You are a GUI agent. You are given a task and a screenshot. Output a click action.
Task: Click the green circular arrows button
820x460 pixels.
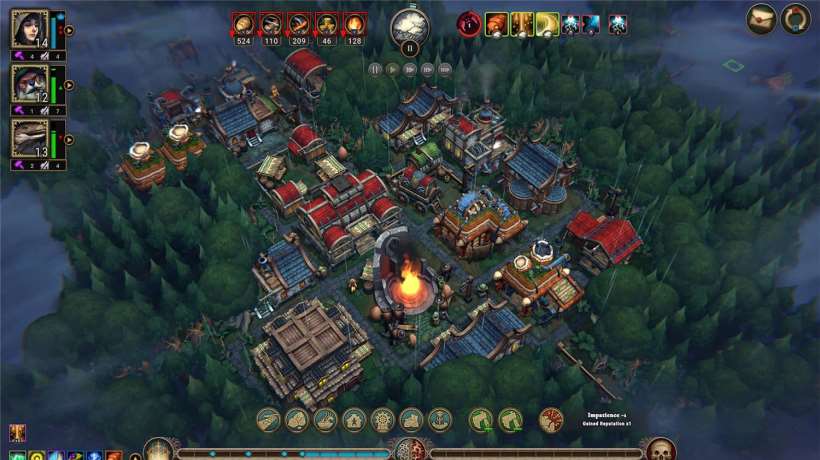point(796,19)
